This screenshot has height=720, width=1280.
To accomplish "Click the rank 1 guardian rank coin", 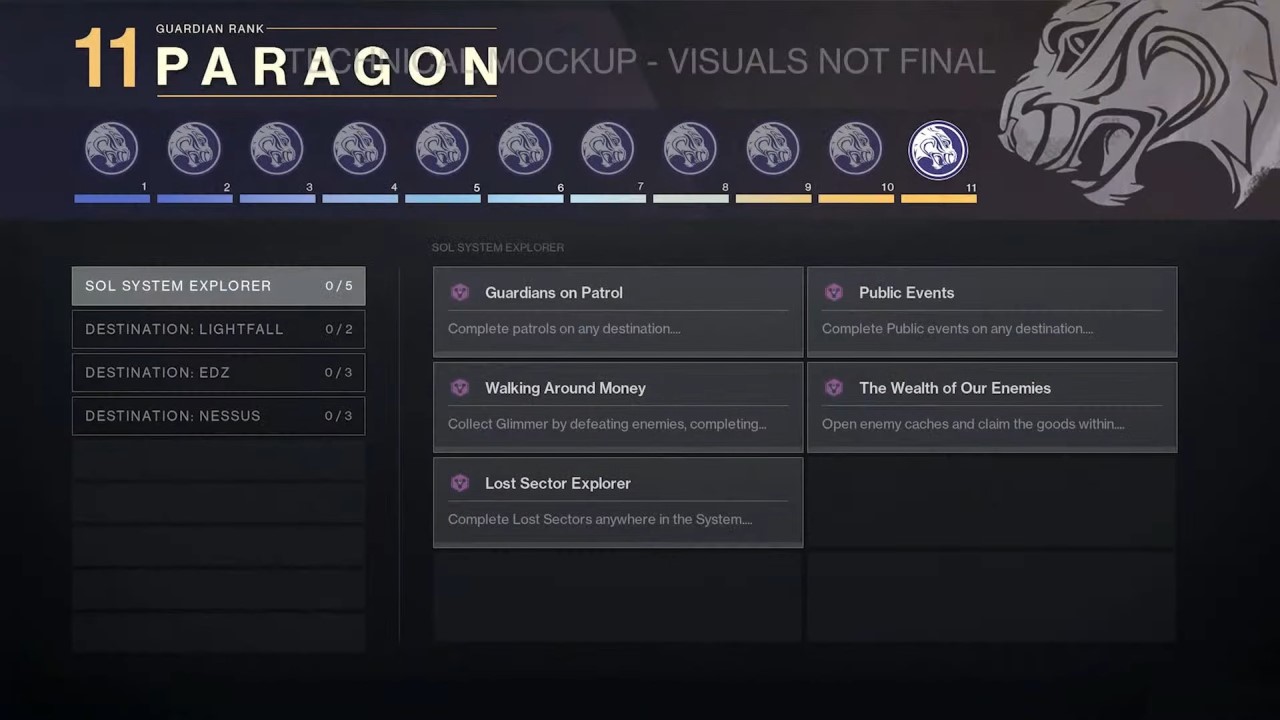I will [x=111, y=148].
